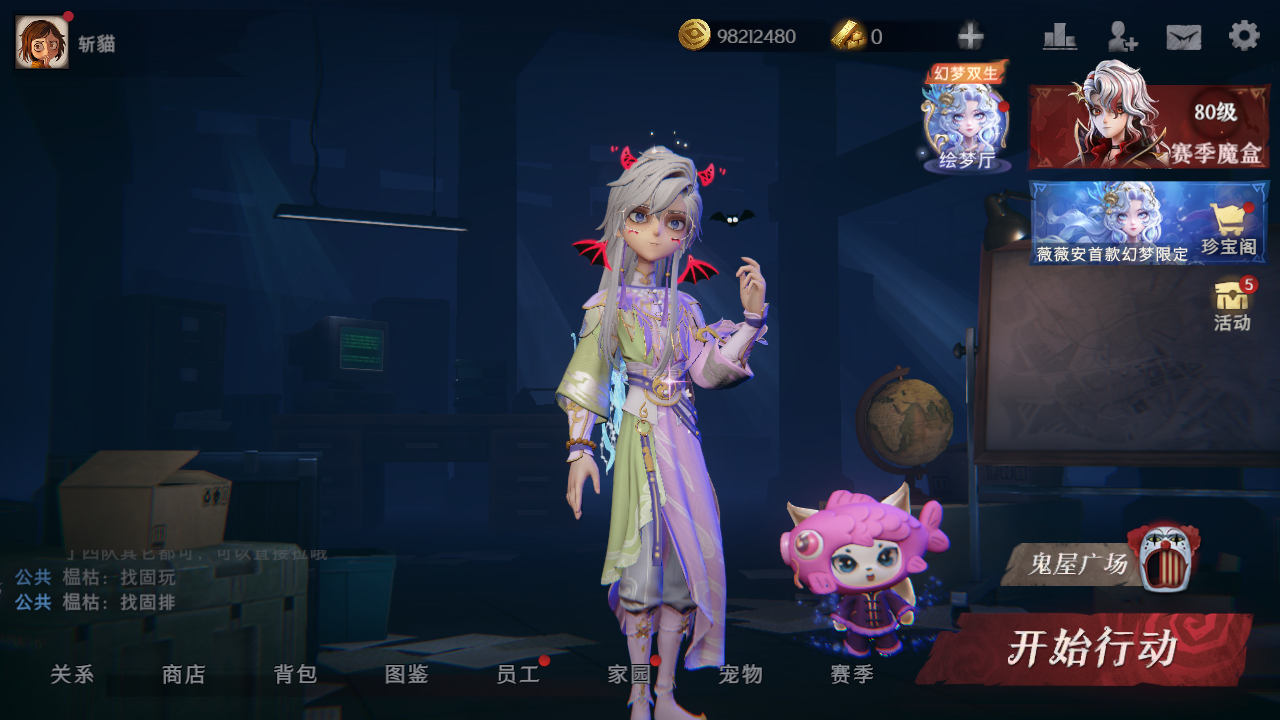The width and height of the screenshot is (1280, 720).
Task: Open the 商店 shop menu
Action: coord(184,675)
